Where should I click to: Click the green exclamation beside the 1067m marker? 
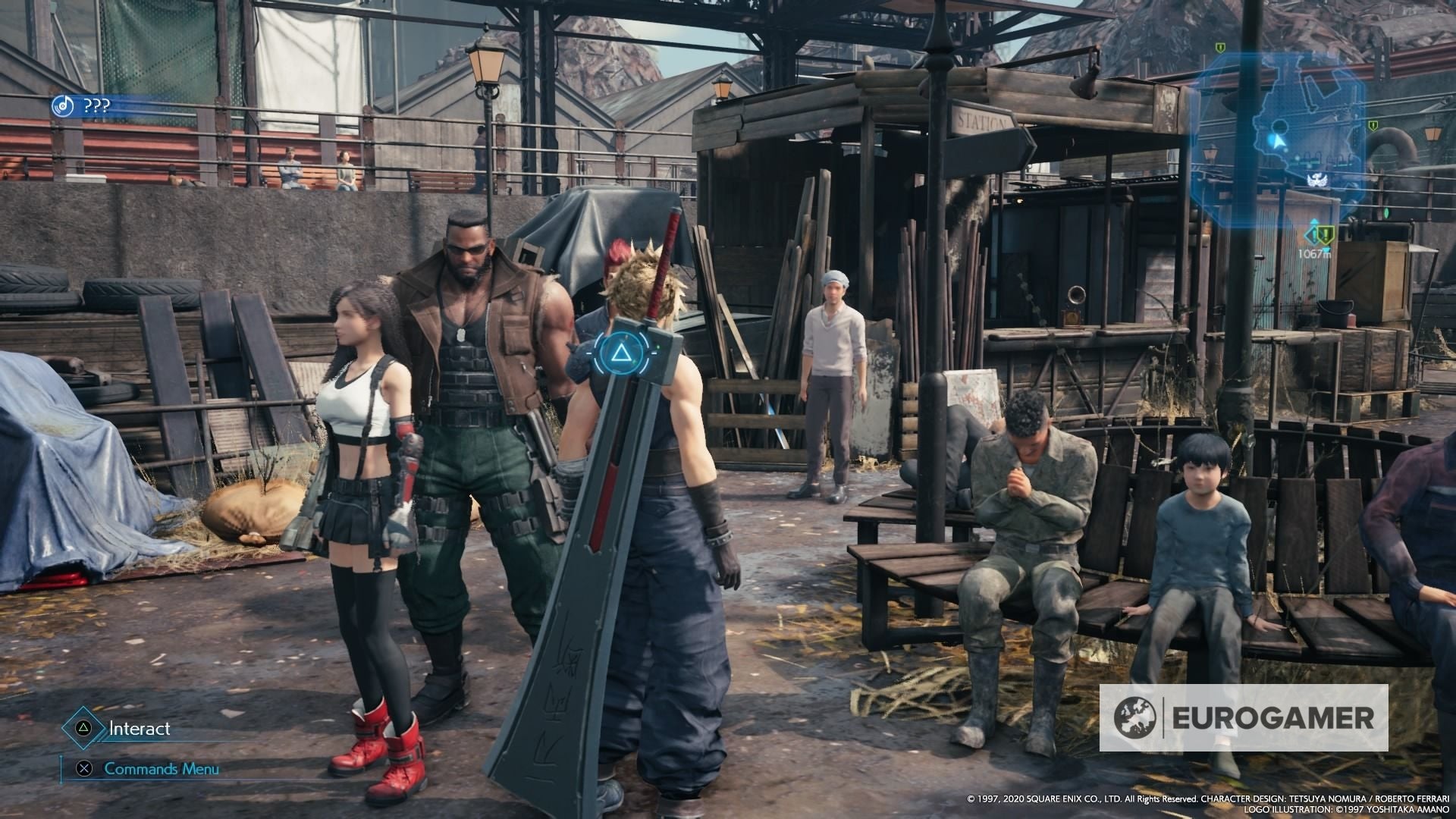[1325, 235]
